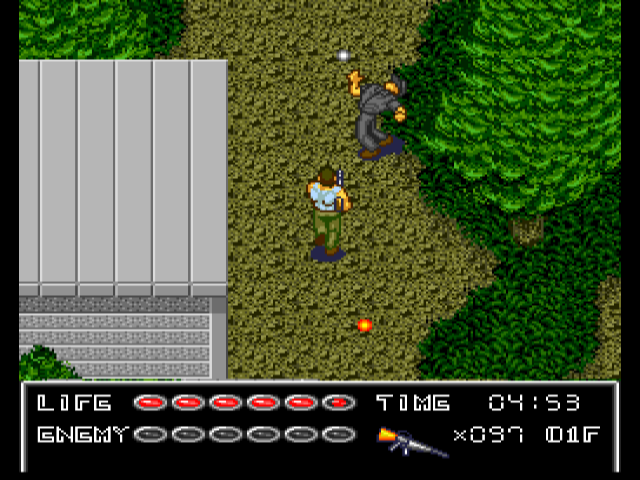Select the assault rifle weapon icon
The height and width of the screenshot is (480, 640).
(x=410, y=439)
